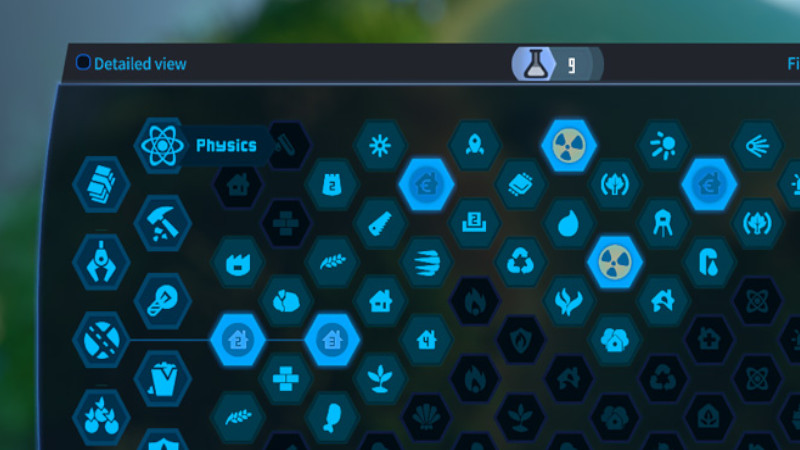Select the Physics atom research node
This screenshot has height=450, width=800.
161,146
